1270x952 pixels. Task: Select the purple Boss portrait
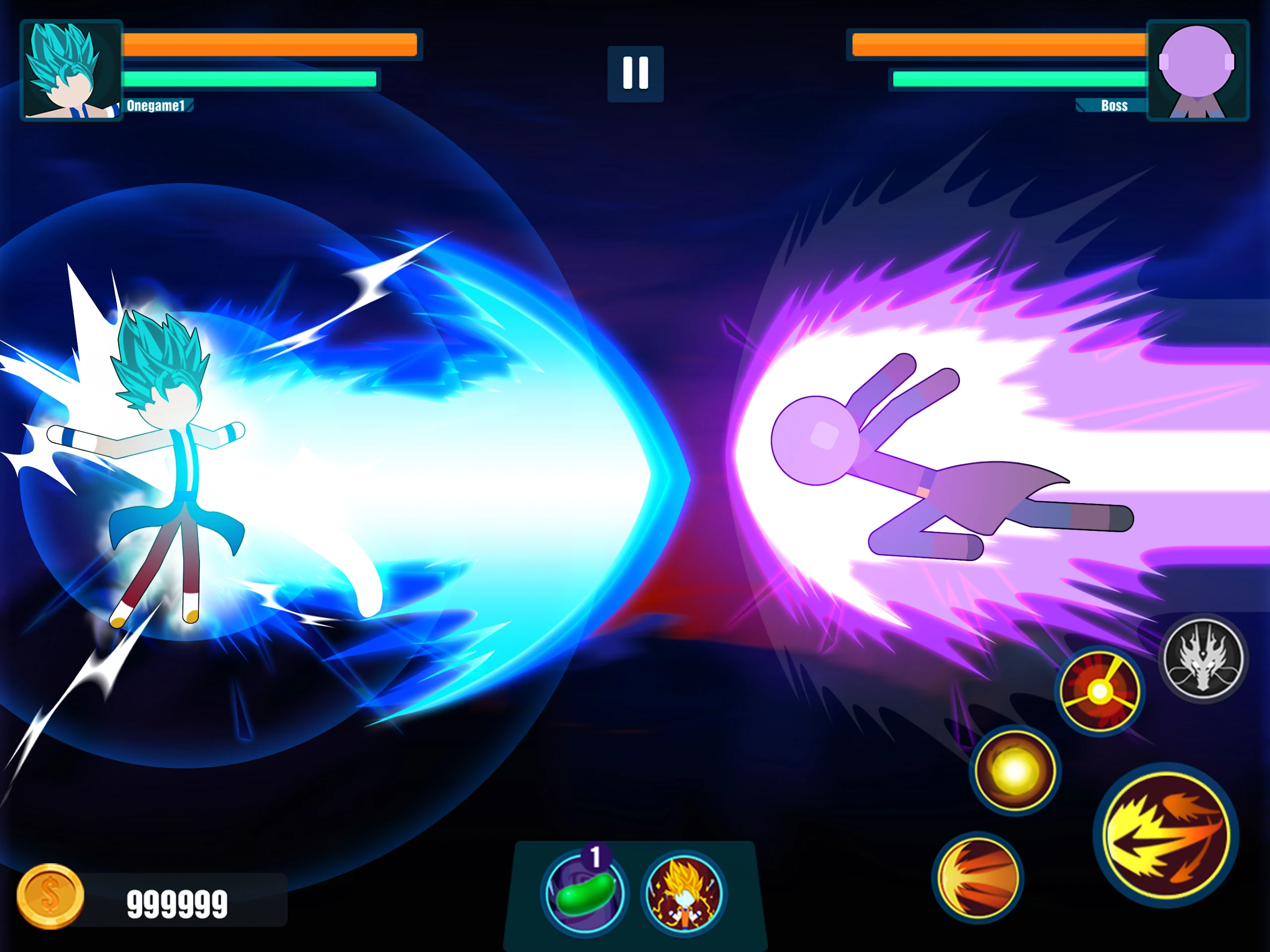point(1197,70)
